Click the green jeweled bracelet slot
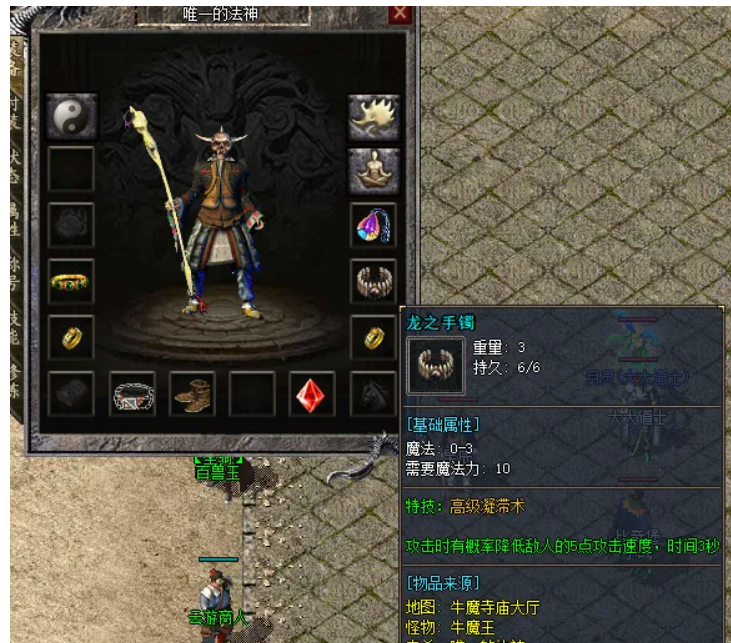 point(71,284)
